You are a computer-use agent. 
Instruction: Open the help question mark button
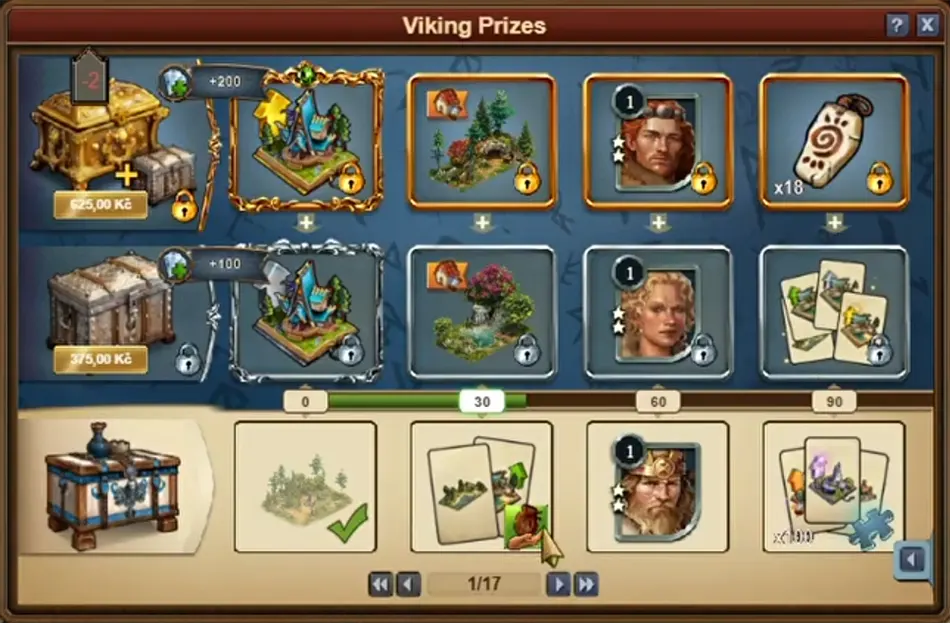(897, 26)
